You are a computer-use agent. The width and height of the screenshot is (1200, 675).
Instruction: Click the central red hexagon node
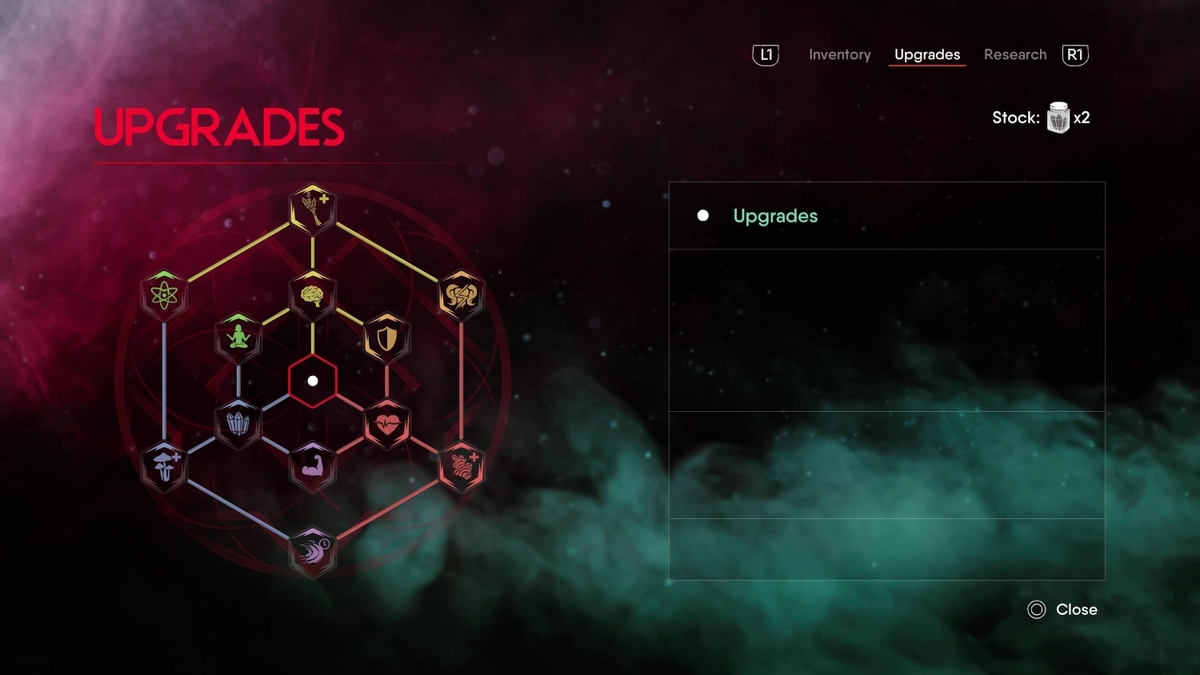pyautogui.click(x=313, y=381)
